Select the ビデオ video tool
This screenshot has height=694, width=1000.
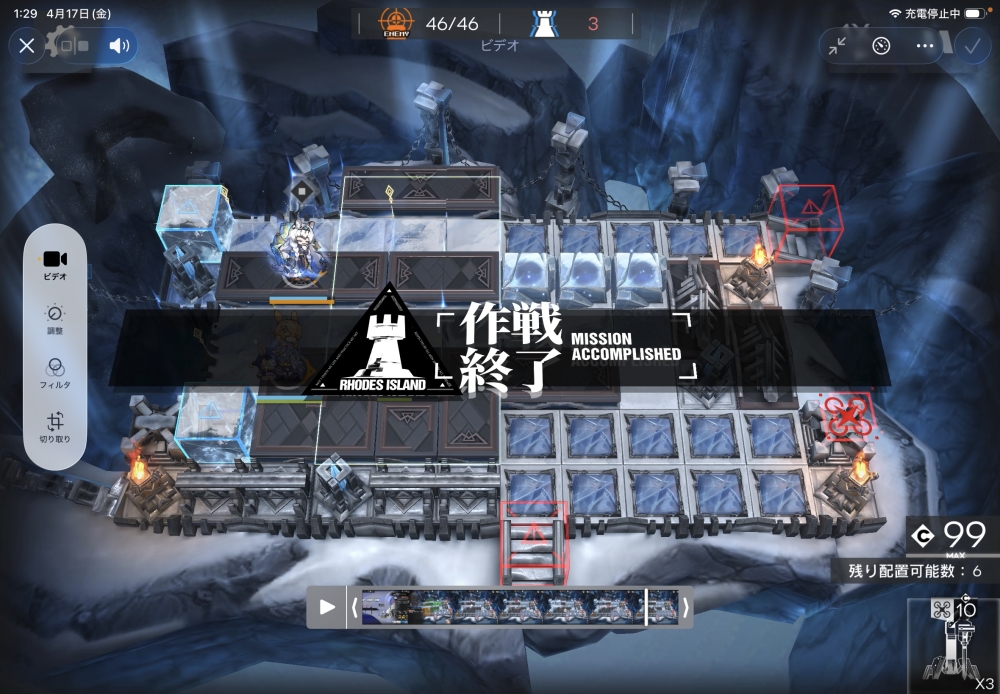click(55, 263)
